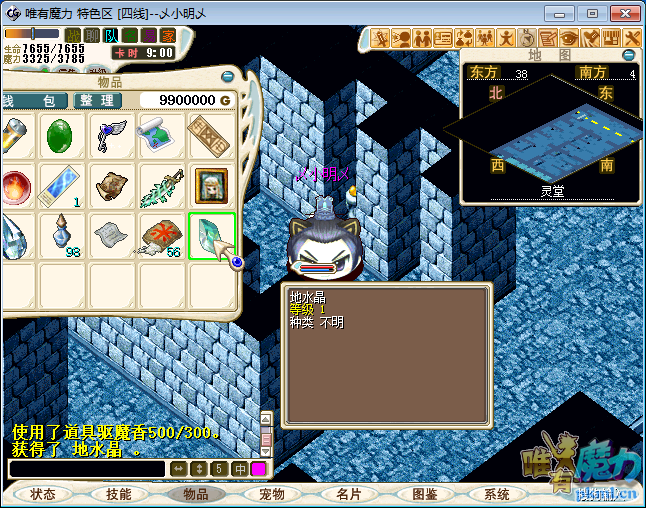
Task: Open the 宠物 (Pet) menu
Action: pyautogui.click(x=272, y=494)
